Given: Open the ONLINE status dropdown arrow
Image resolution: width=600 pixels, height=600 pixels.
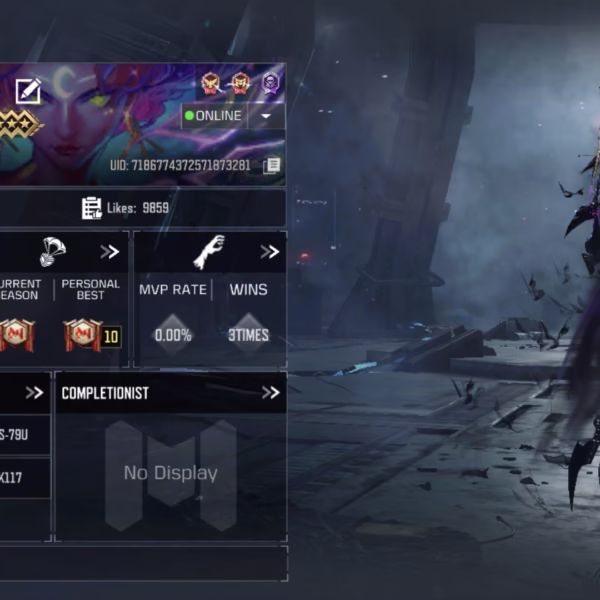Looking at the screenshot, I should [266, 116].
